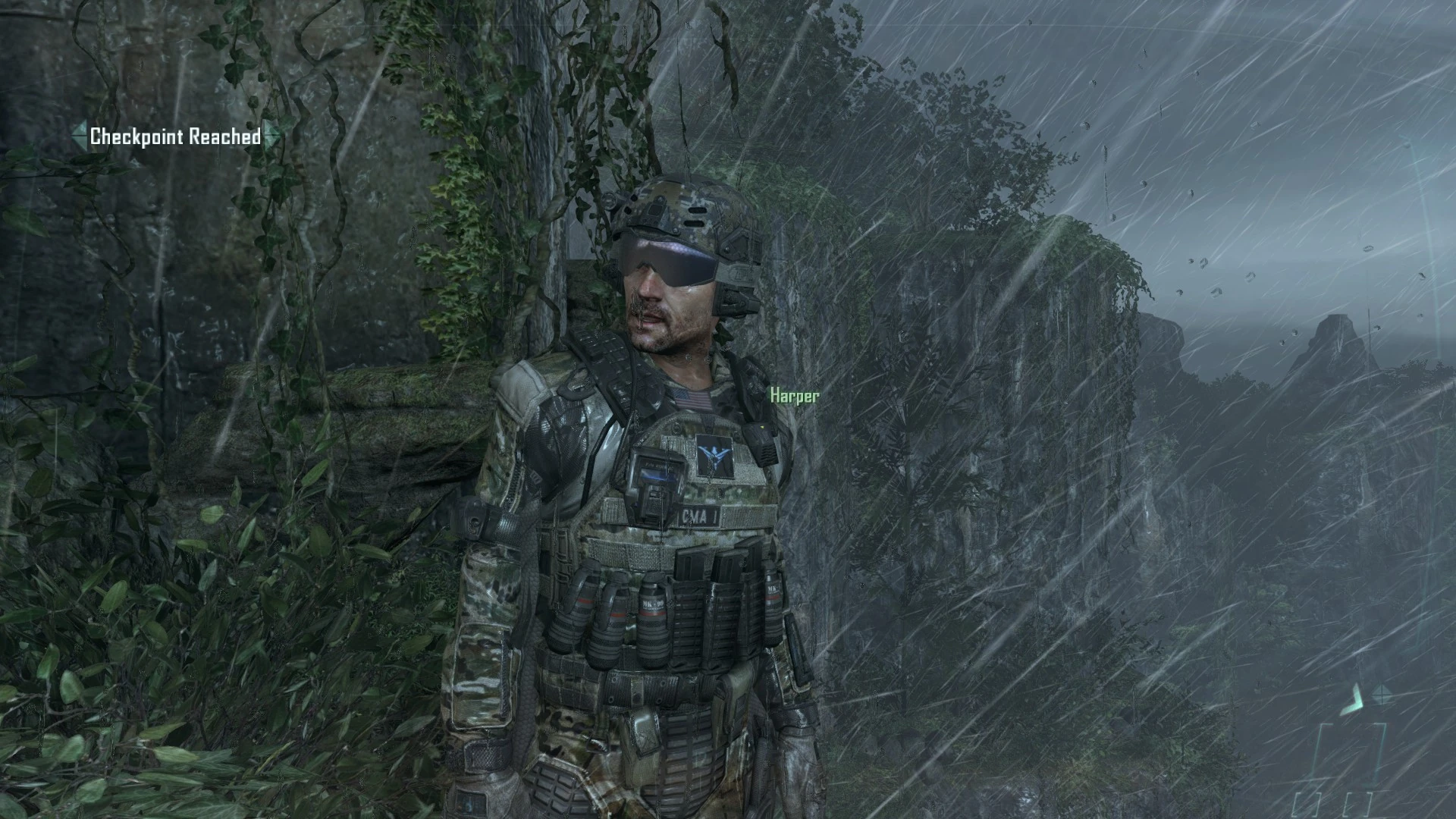The width and height of the screenshot is (1456, 819).
Task: Click the blue screen on chest camera
Action: click(657, 476)
